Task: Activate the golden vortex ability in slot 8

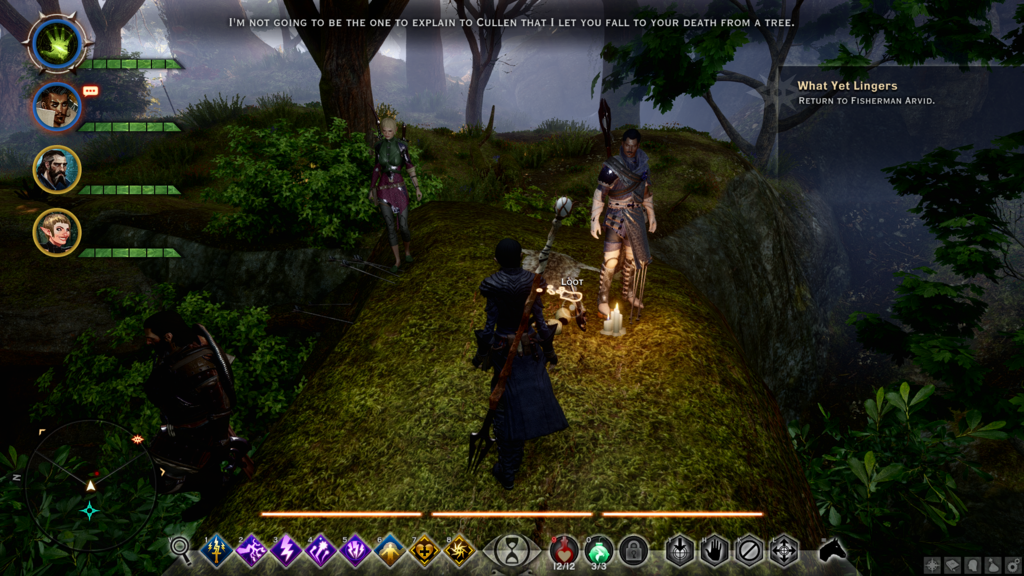Action: [460, 550]
